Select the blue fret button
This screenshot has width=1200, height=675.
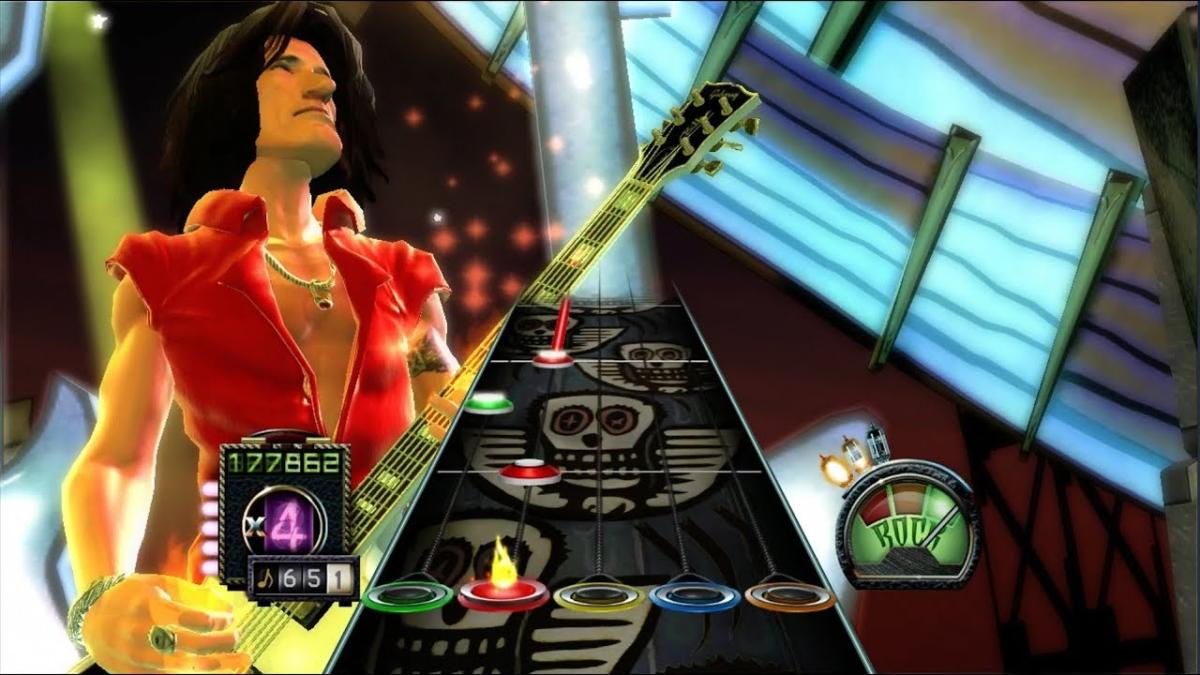coord(694,597)
